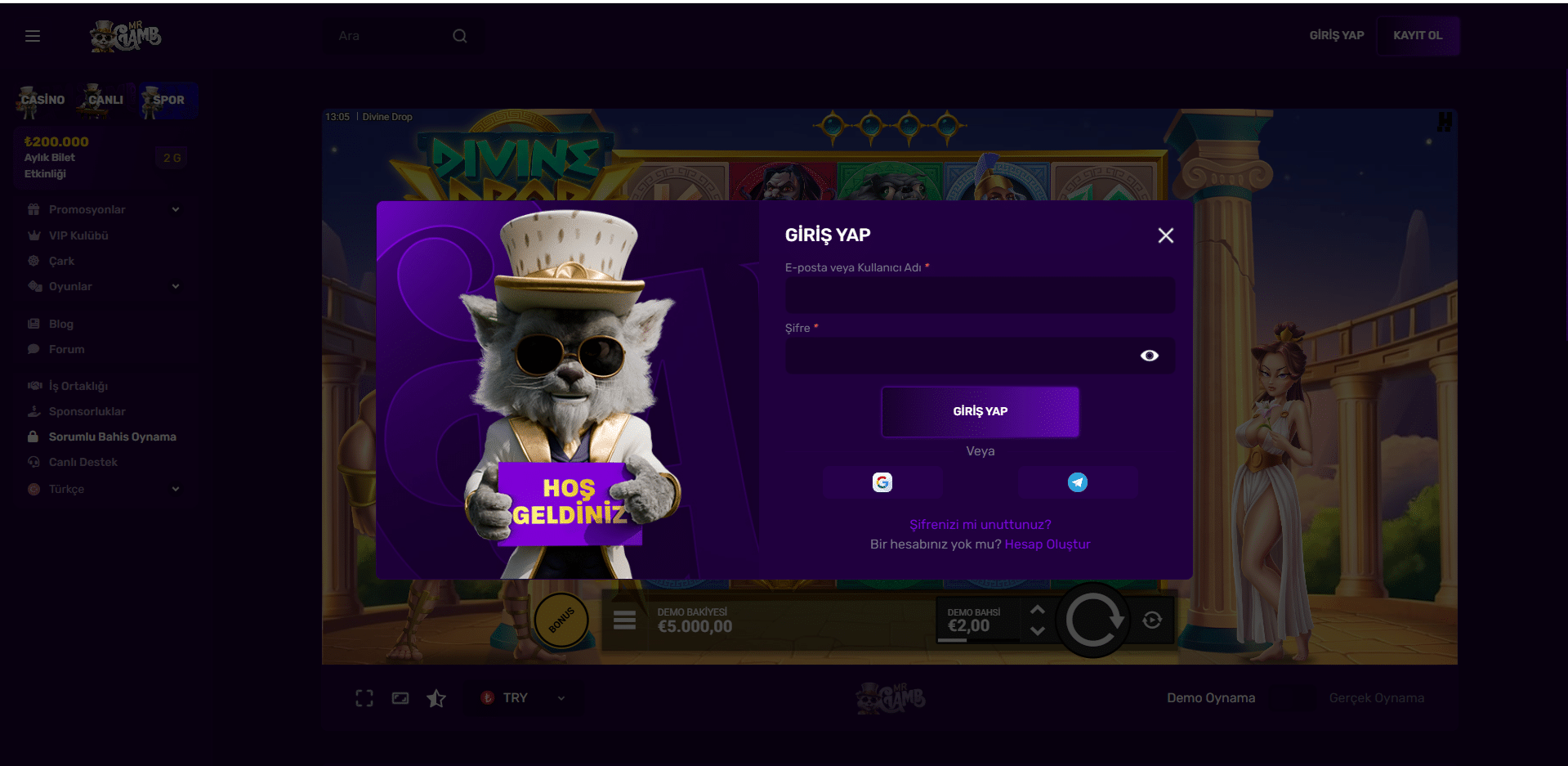The image size is (1568, 766).
Task: Switch to the Canlı tab
Action: pos(105,100)
